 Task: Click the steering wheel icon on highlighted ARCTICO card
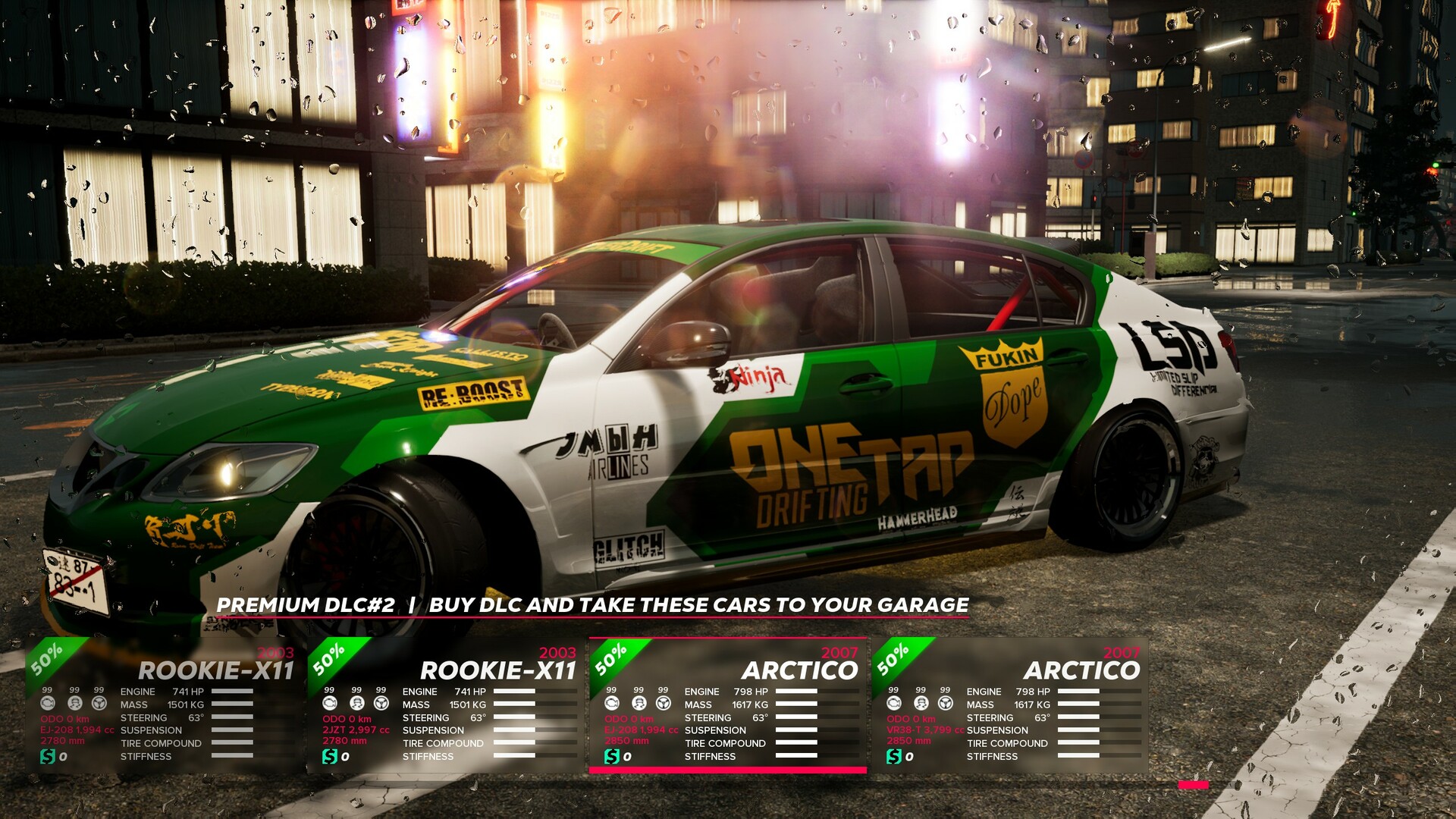point(664,703)
